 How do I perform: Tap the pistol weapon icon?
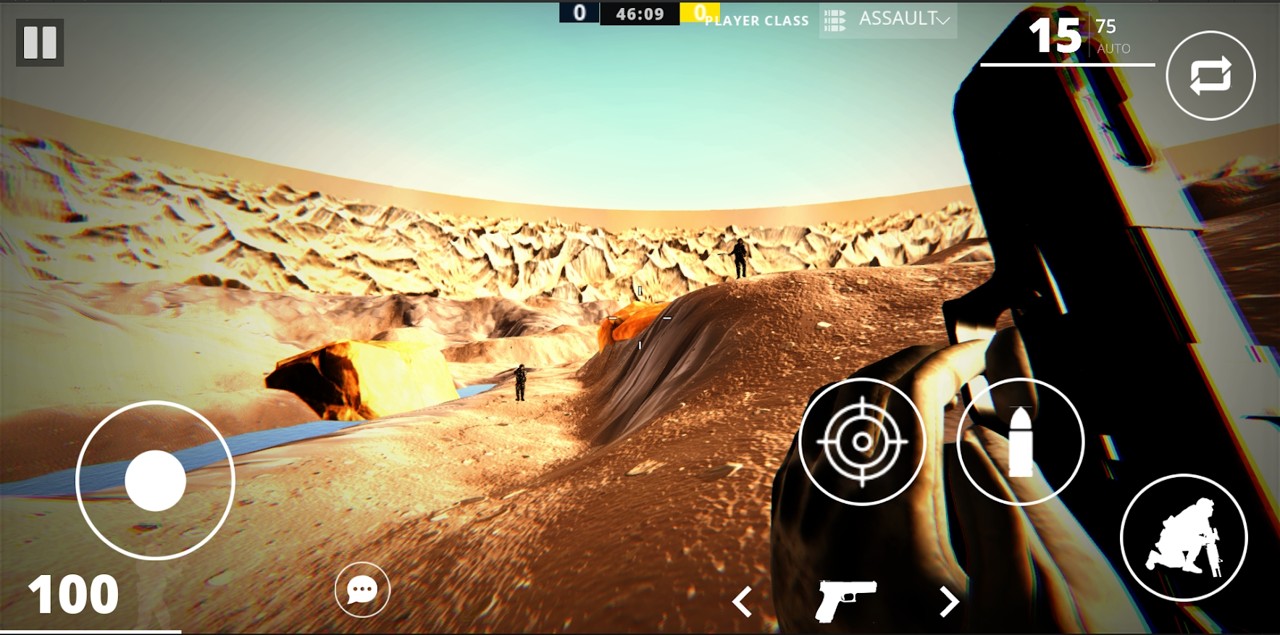(845, 600)
